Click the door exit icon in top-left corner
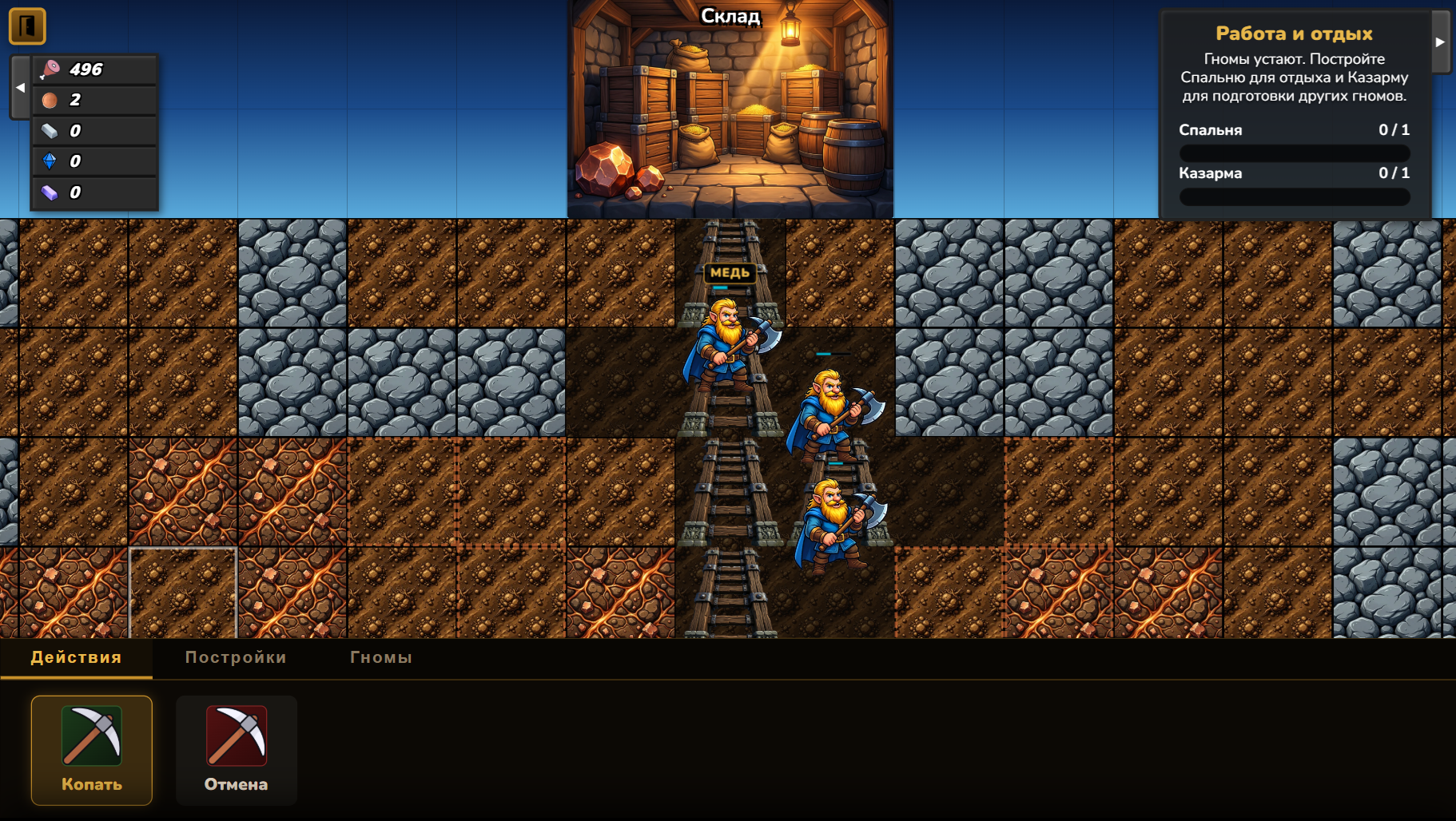 pos(29,26)
